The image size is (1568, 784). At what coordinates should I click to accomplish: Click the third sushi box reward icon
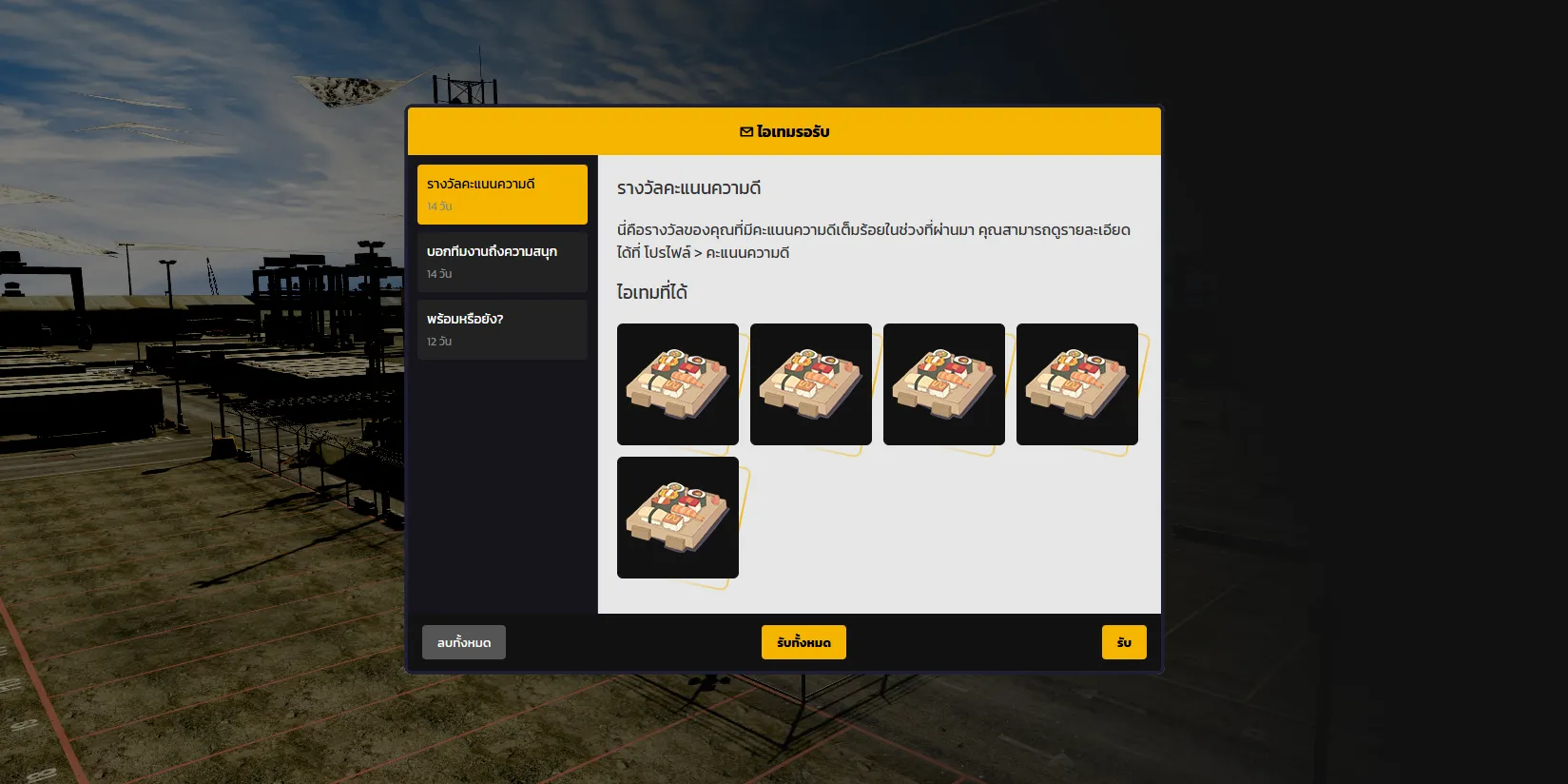[943, 384]
